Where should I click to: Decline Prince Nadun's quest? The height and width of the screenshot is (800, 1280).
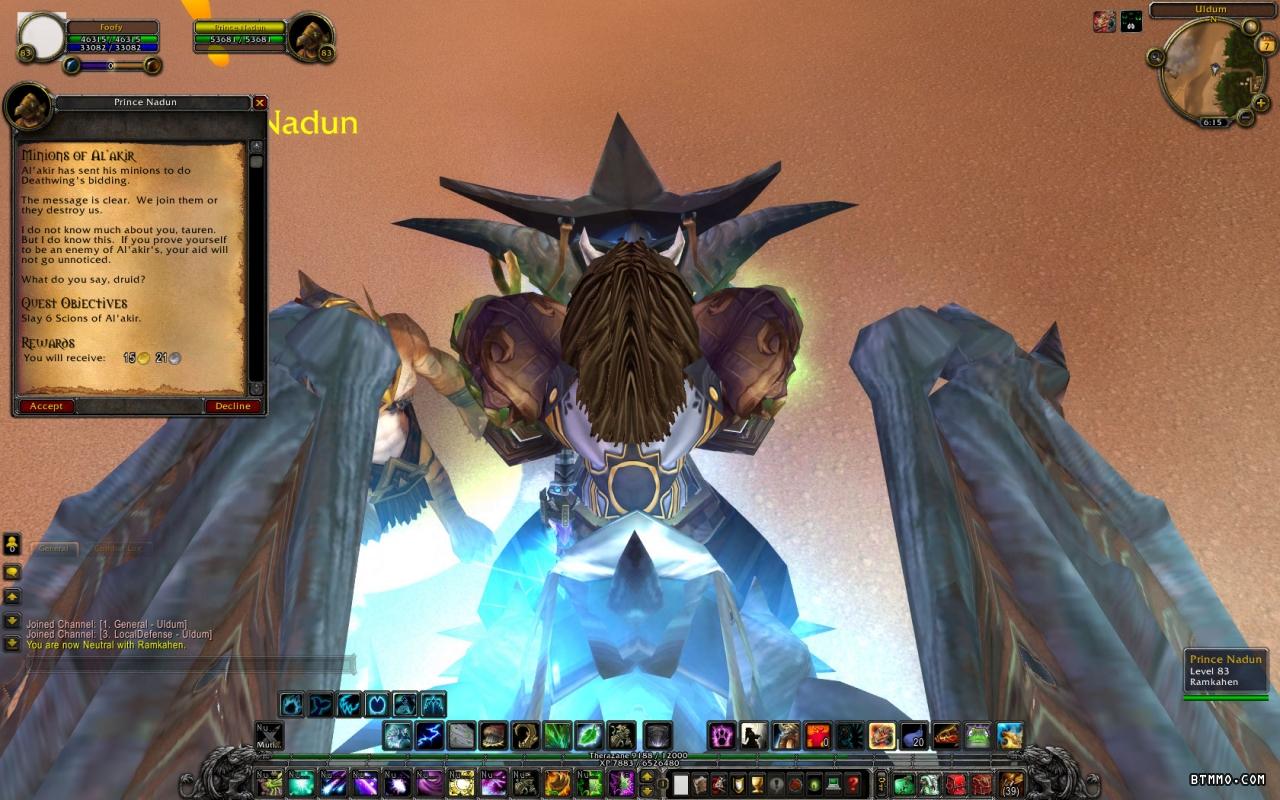tap(233, 406)
